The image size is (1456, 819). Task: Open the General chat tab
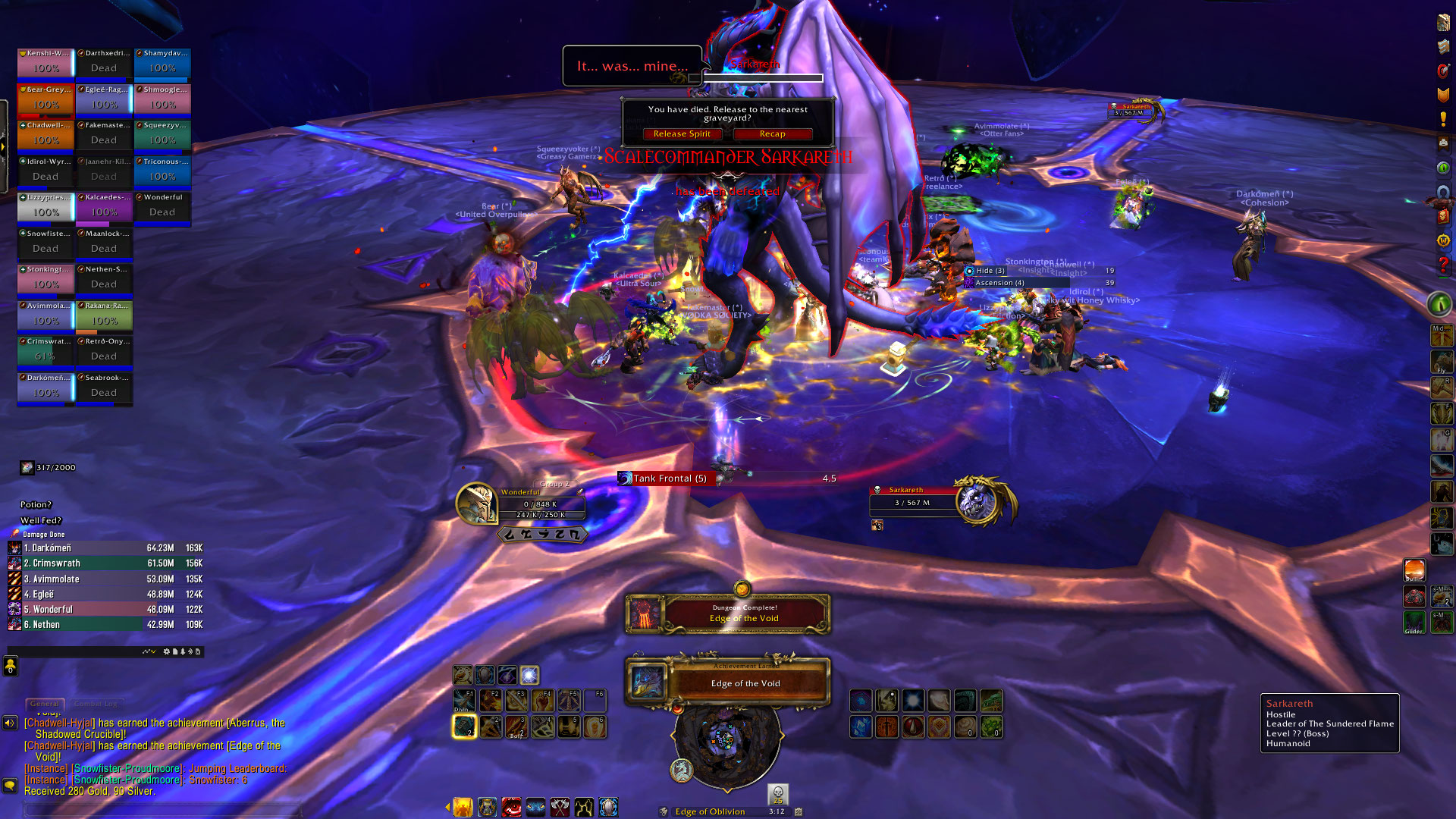click(x=45, y=704)
